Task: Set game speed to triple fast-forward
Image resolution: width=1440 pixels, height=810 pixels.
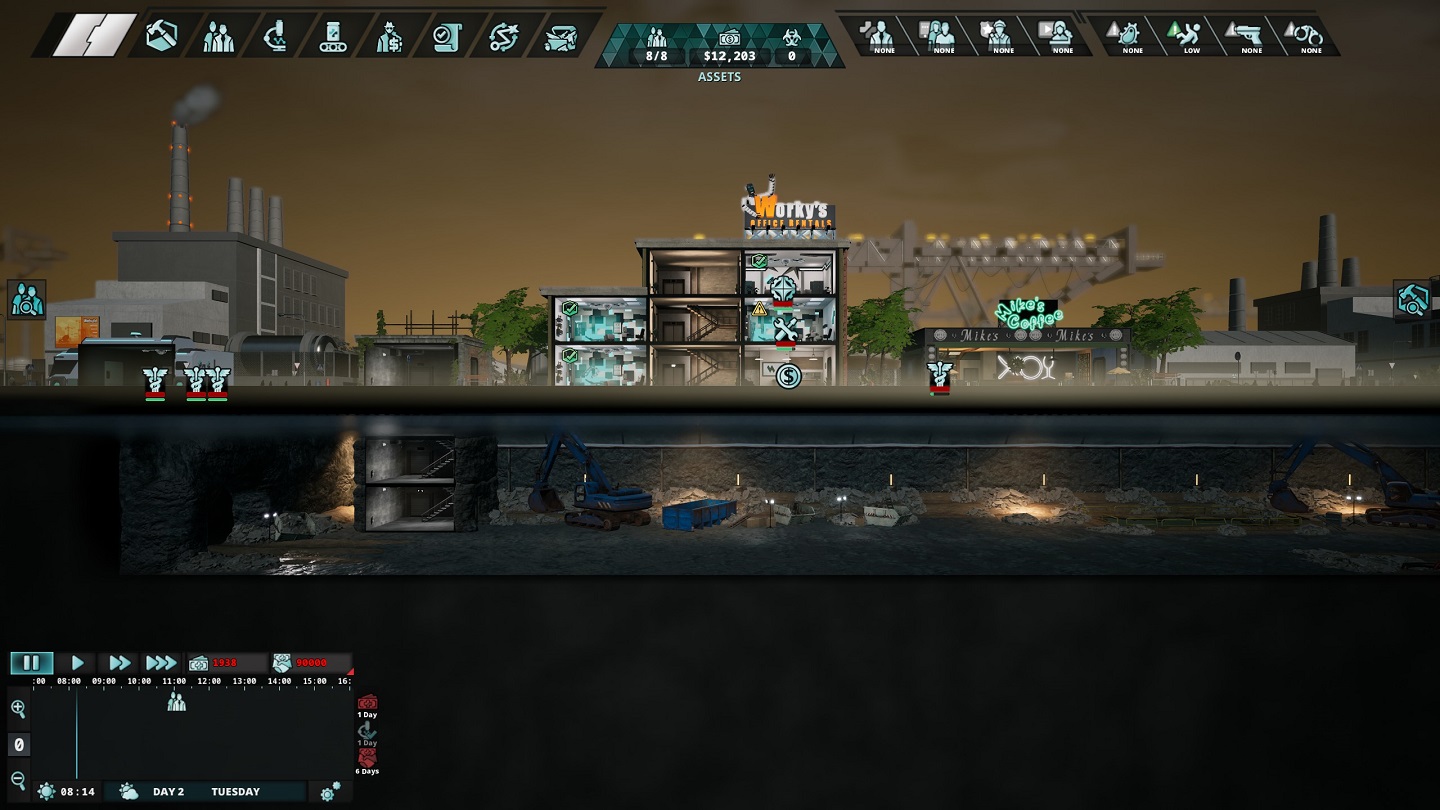Action: [160, 663]
